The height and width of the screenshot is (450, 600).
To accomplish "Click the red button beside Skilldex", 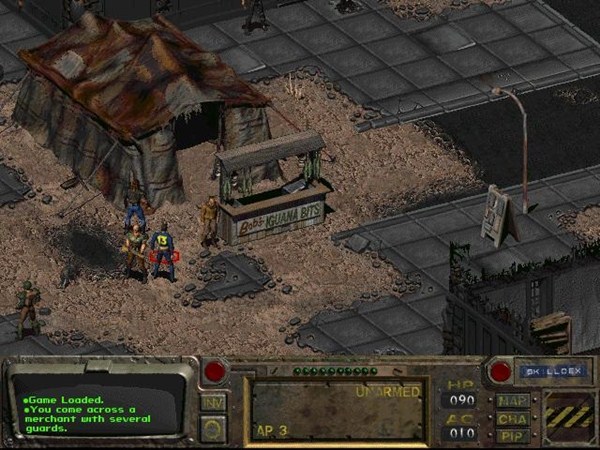I will [500, 371].
